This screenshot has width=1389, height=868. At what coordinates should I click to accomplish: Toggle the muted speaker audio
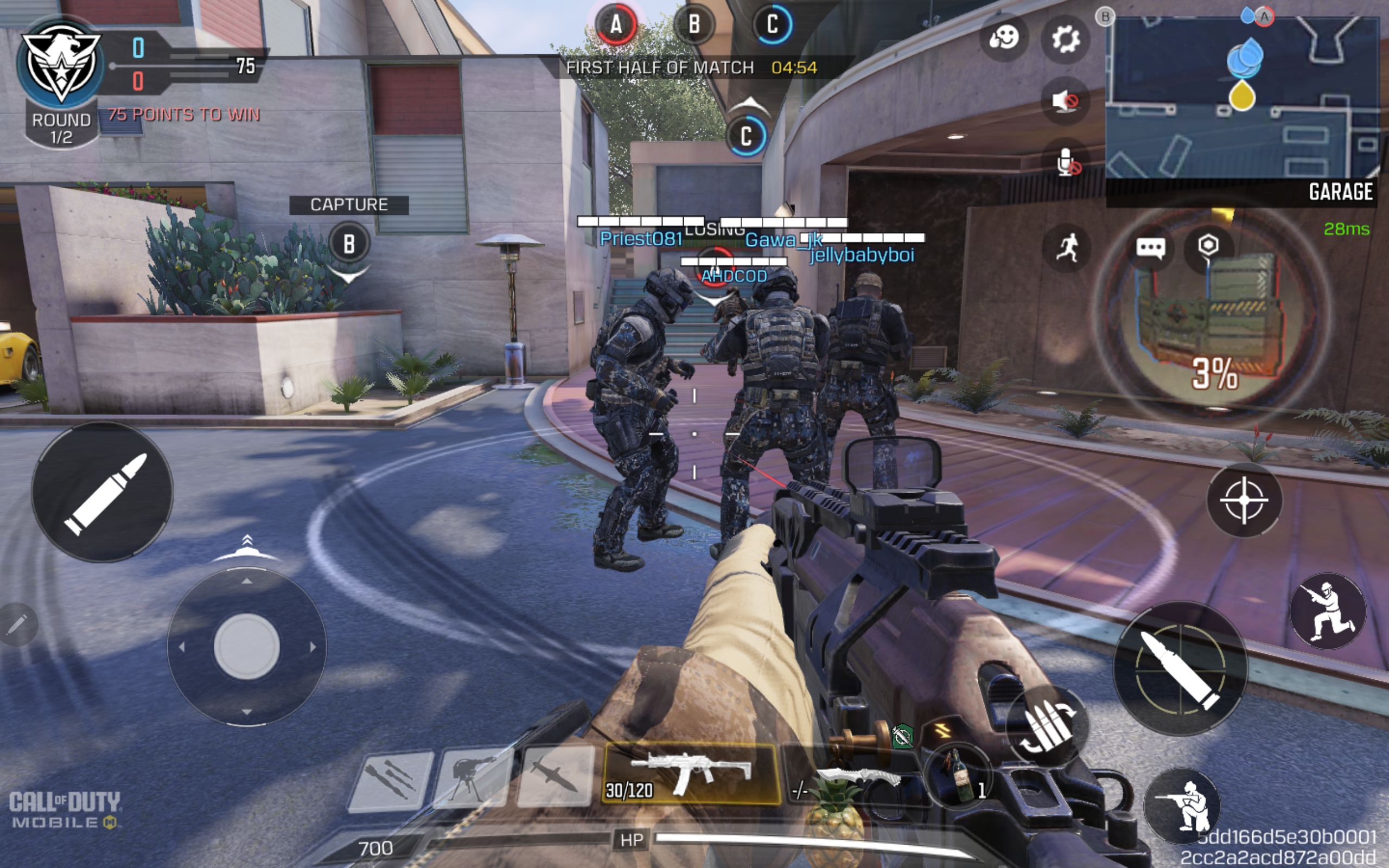click(x=1065, y=101)
